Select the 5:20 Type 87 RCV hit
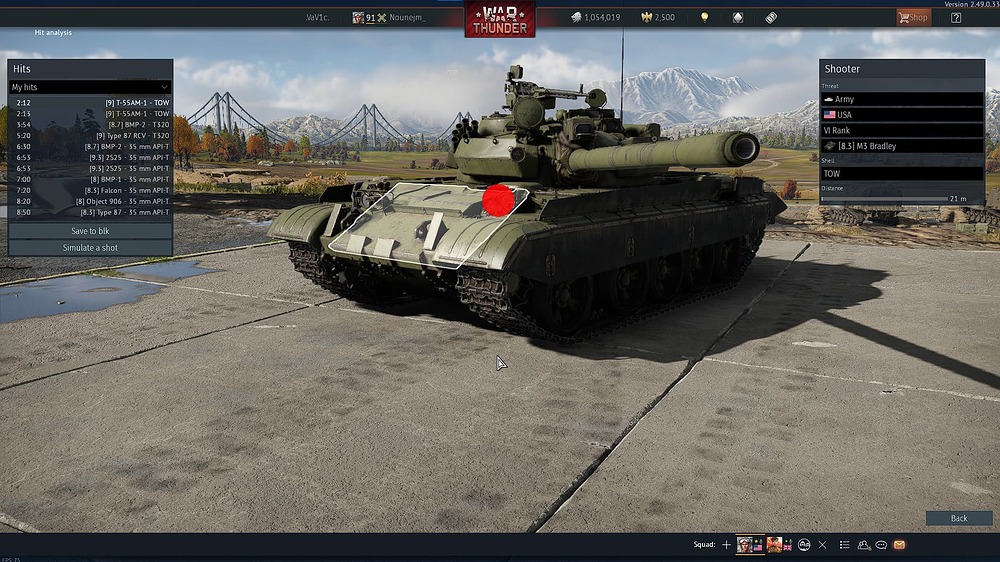Image resolution: width=1000 pixels, height=562 pixels. (x=92, y=135)
